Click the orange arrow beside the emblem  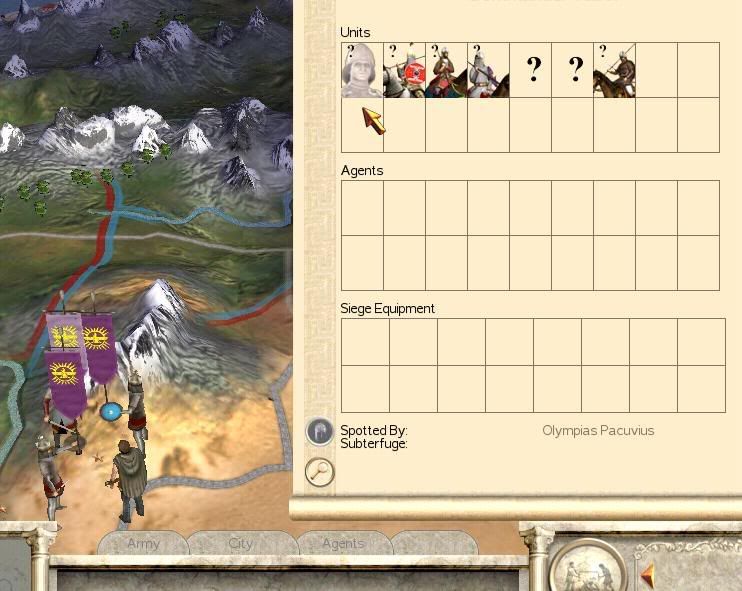pos(648,576)
